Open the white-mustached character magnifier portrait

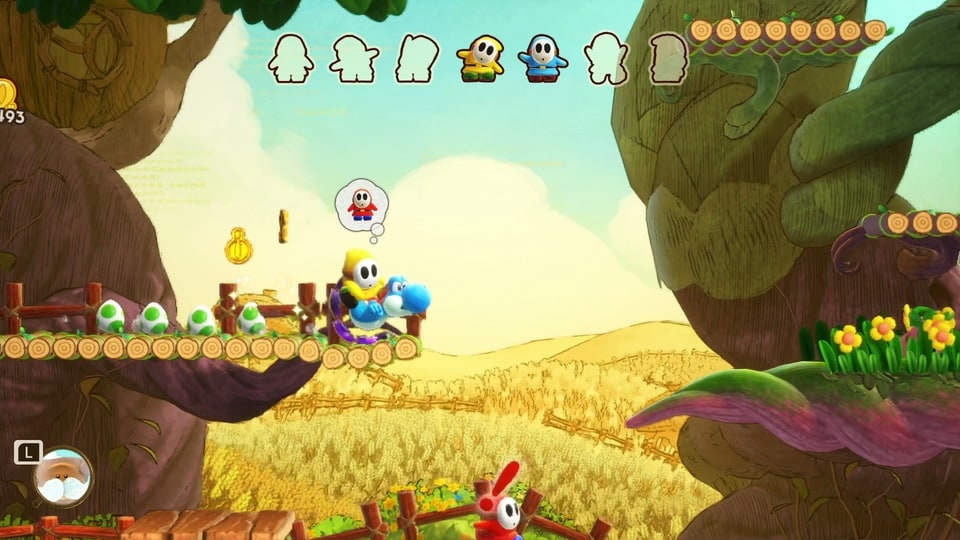pyautogui.click(x=62, y=477)
